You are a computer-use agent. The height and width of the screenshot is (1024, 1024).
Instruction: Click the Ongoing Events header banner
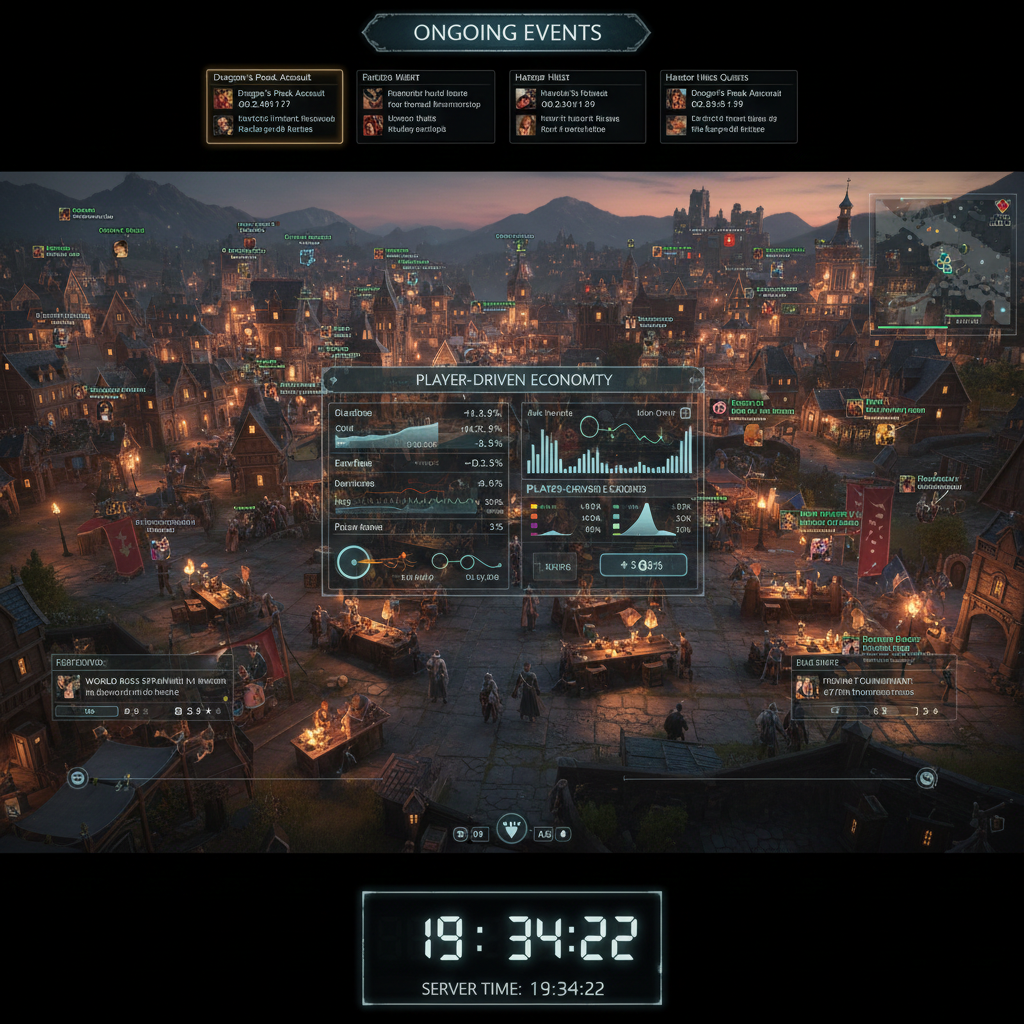506,33
